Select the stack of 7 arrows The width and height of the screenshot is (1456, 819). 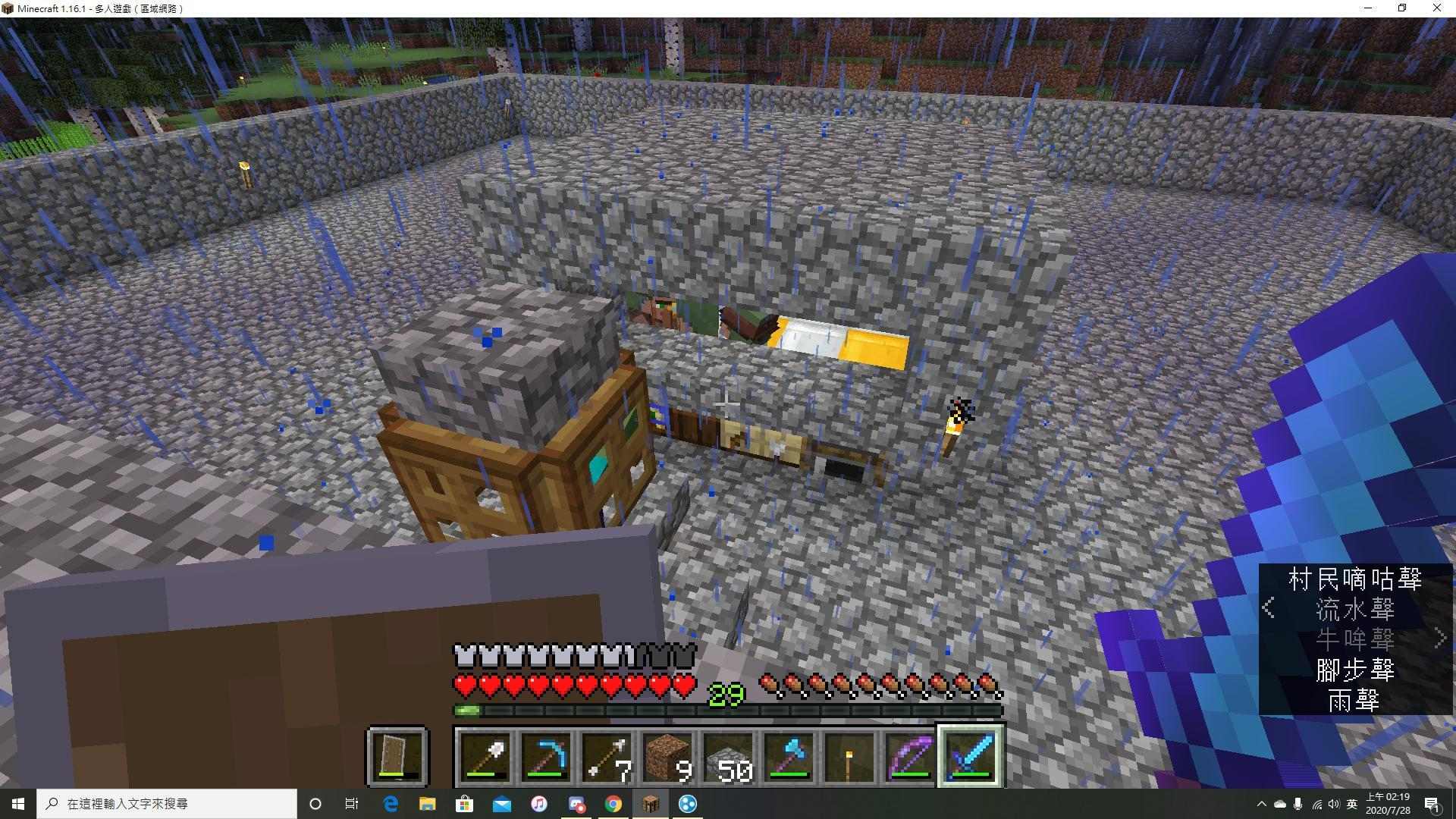click(607, 756)
